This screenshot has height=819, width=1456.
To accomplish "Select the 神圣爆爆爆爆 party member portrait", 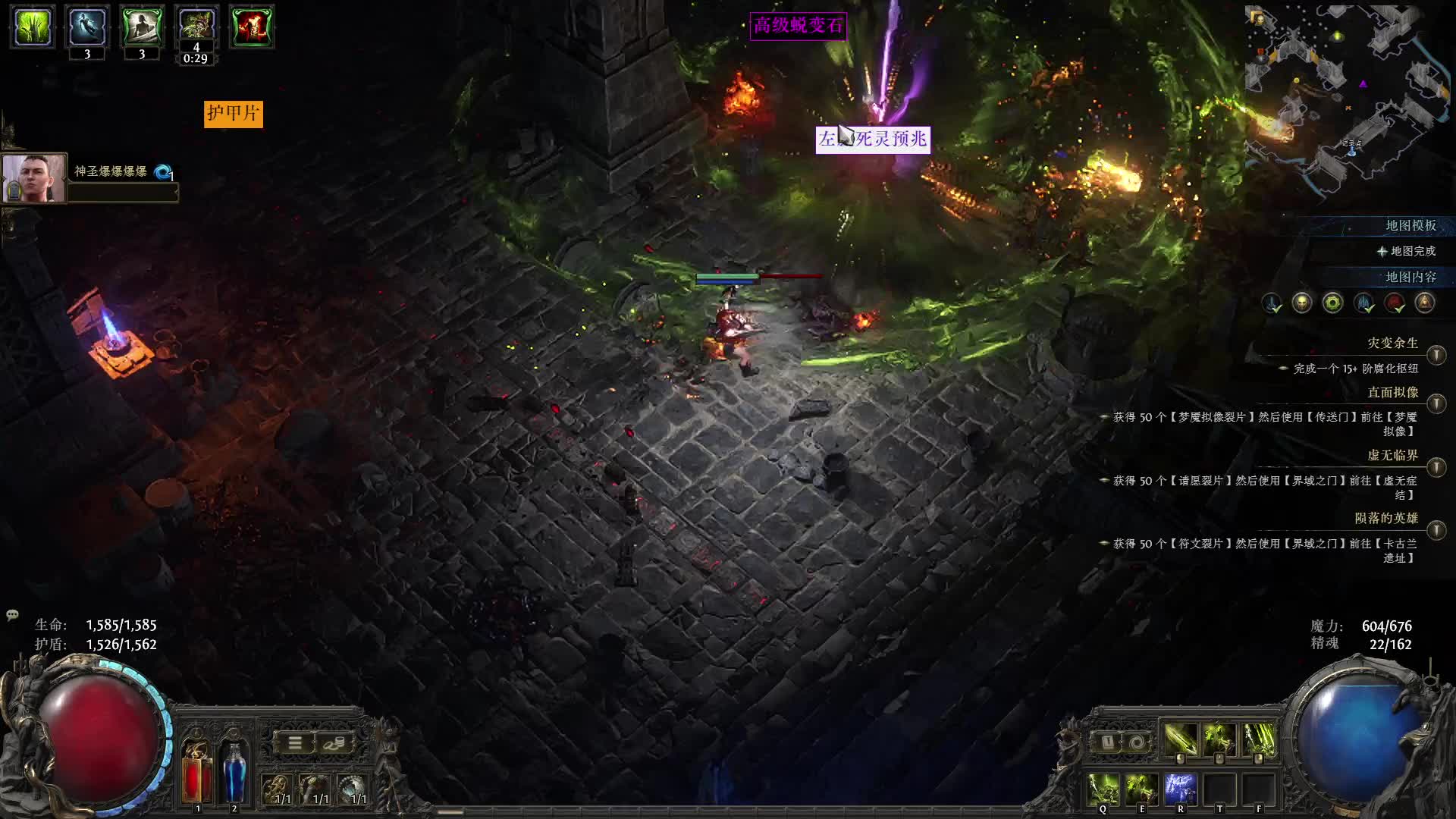I will [x=34, y=179].
